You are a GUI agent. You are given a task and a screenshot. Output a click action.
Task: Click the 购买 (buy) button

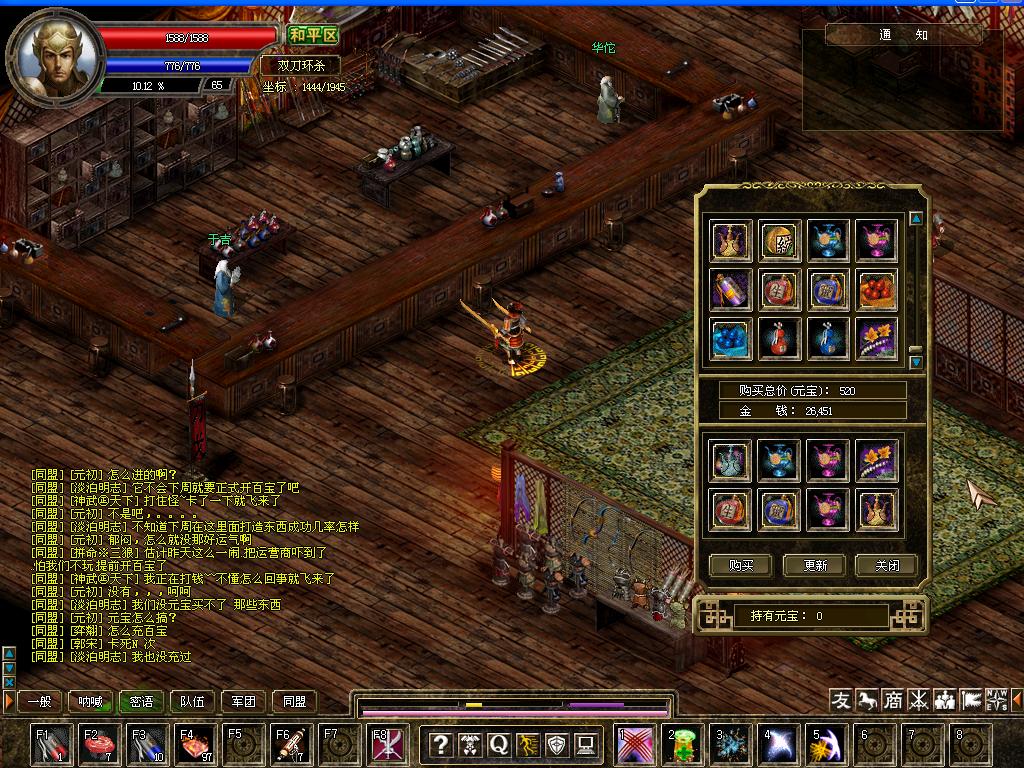(x=741, y=565)
